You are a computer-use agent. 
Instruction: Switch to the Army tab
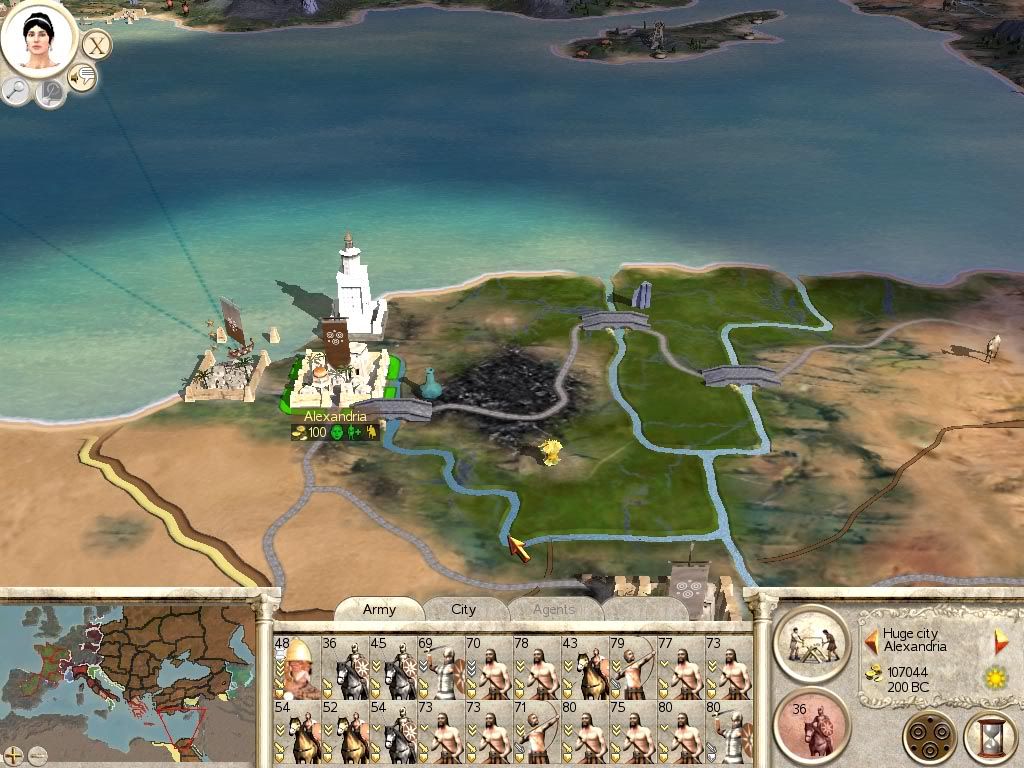[x=379, y=609]
